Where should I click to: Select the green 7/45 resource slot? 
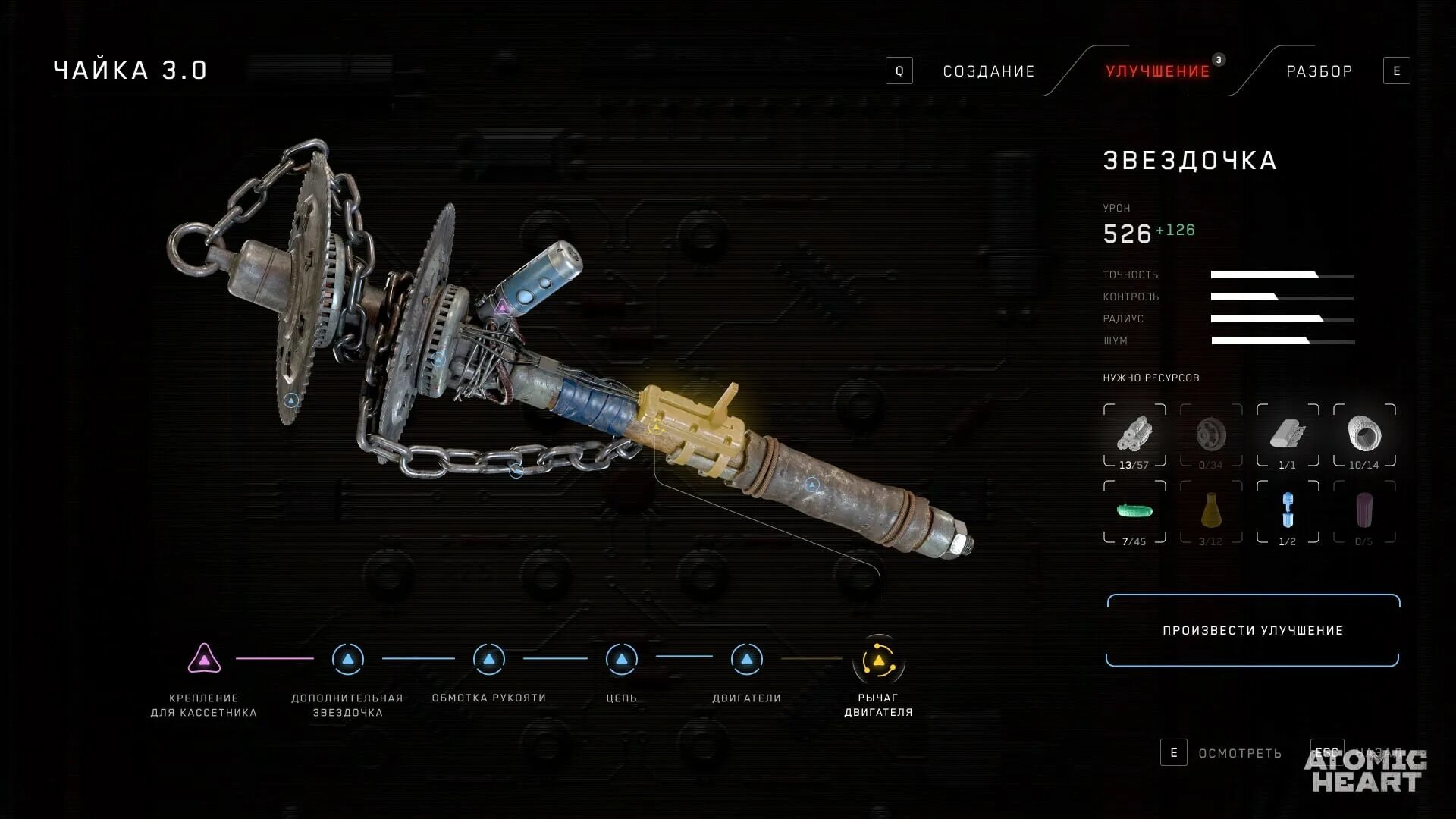(1134, 512)
